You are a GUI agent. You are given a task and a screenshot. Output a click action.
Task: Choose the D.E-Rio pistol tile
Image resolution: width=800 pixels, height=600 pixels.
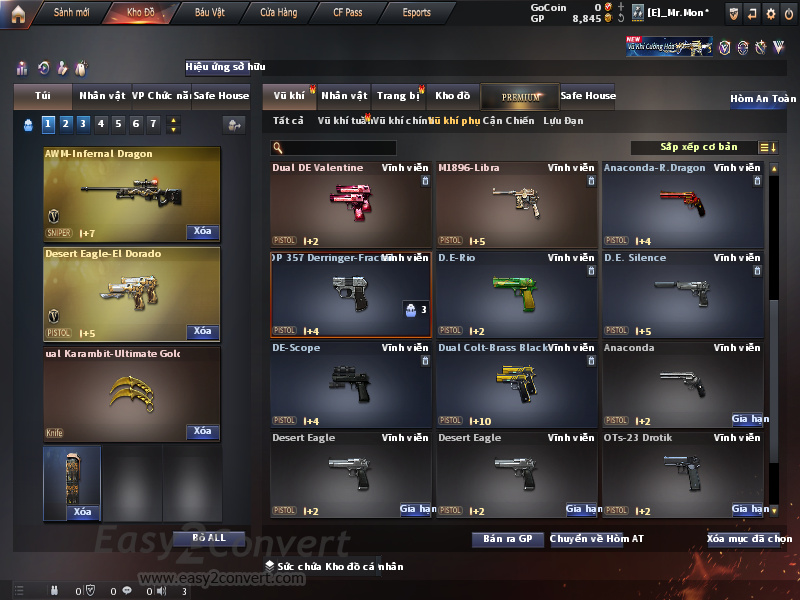pos(516,294)
